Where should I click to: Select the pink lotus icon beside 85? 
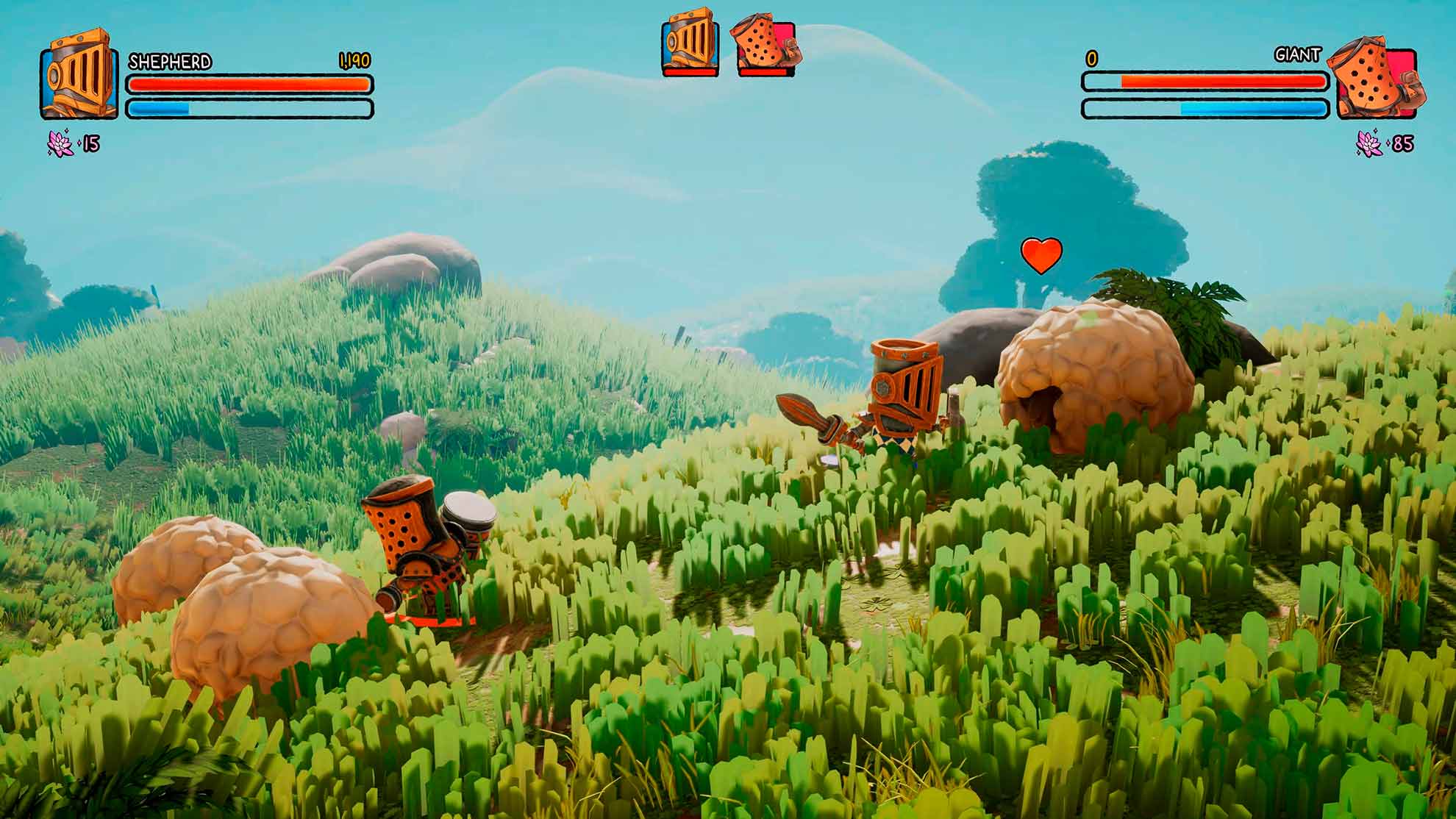pos(1369,143)
